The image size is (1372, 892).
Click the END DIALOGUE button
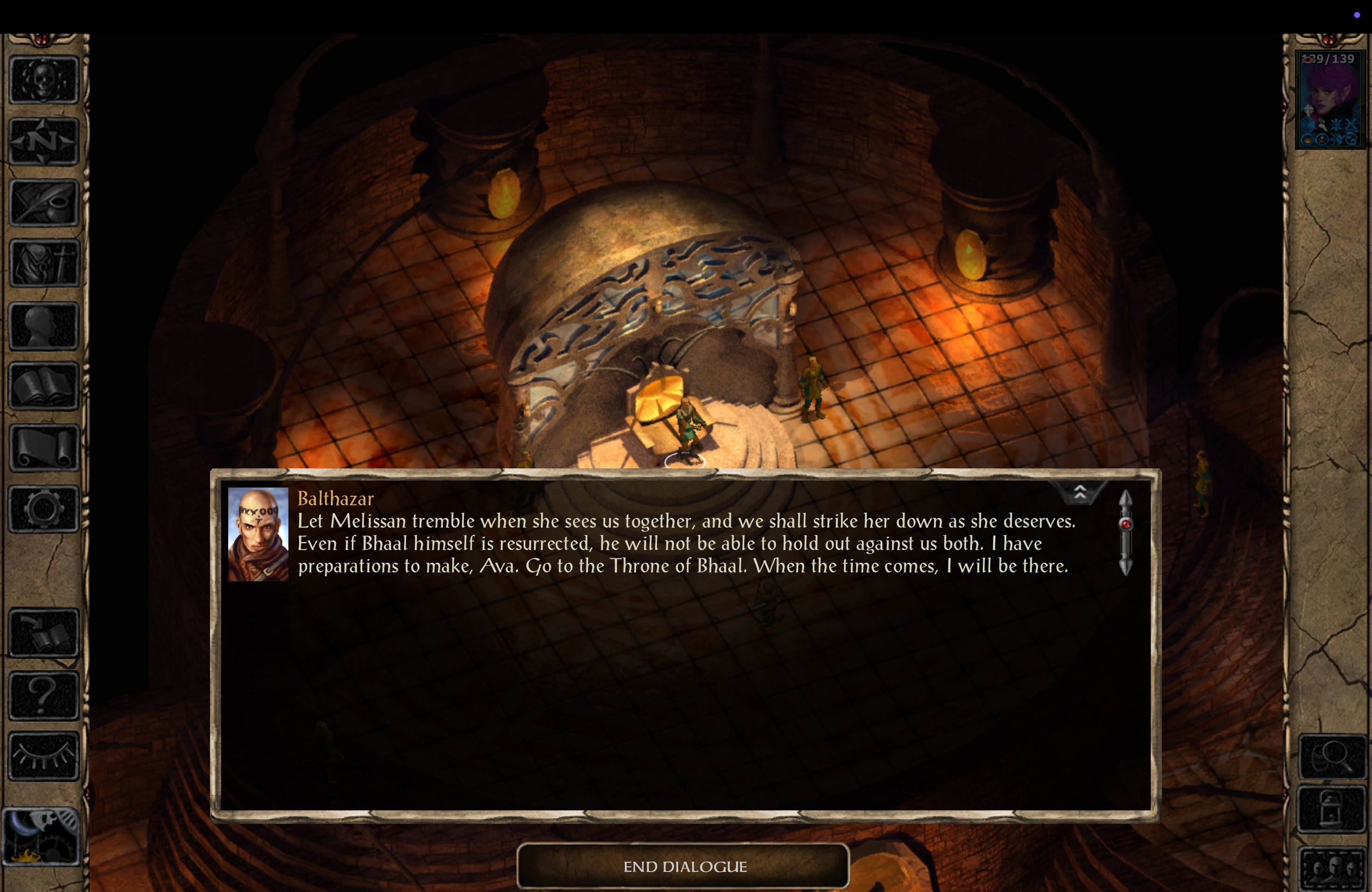coord(685,866)
